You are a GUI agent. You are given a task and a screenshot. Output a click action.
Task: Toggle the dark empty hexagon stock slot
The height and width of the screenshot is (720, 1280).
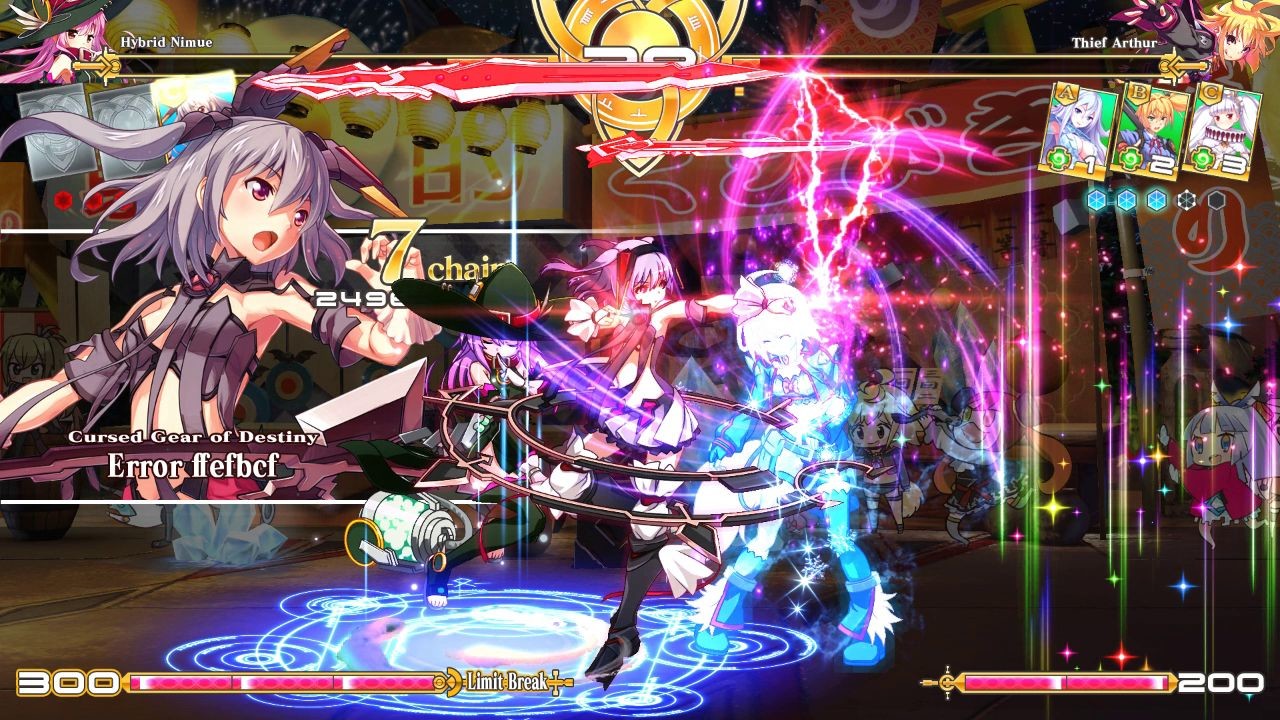point(1216,200)
